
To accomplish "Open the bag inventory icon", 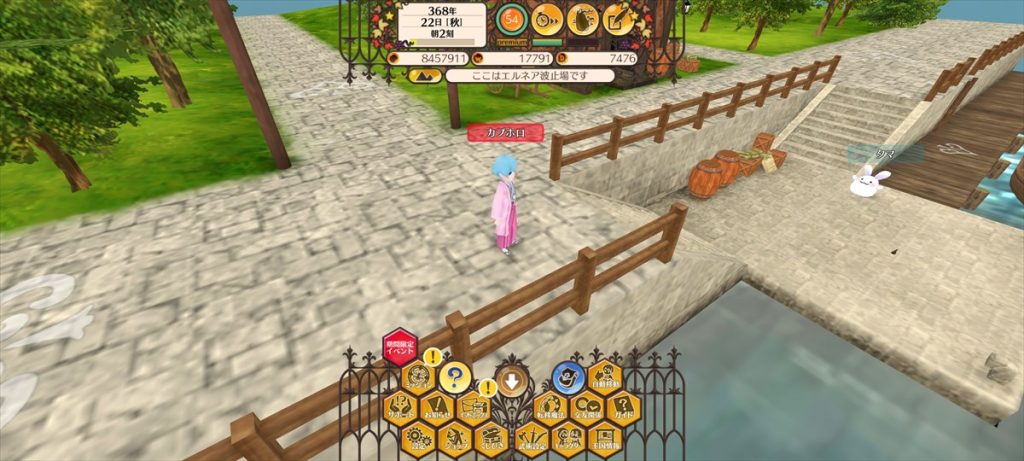I will pyautogui.click(x=583, y=18).
